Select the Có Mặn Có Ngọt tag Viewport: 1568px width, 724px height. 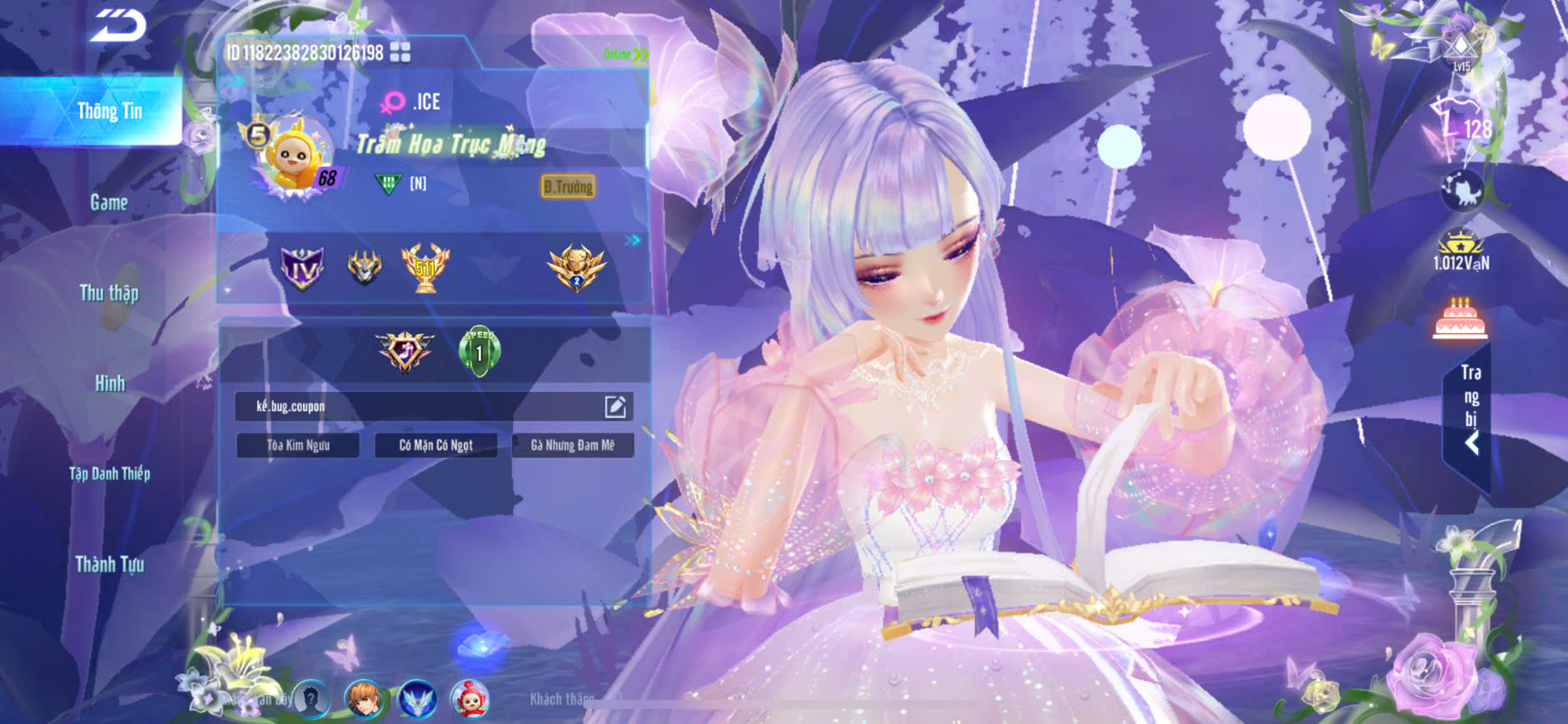point(436,445)
